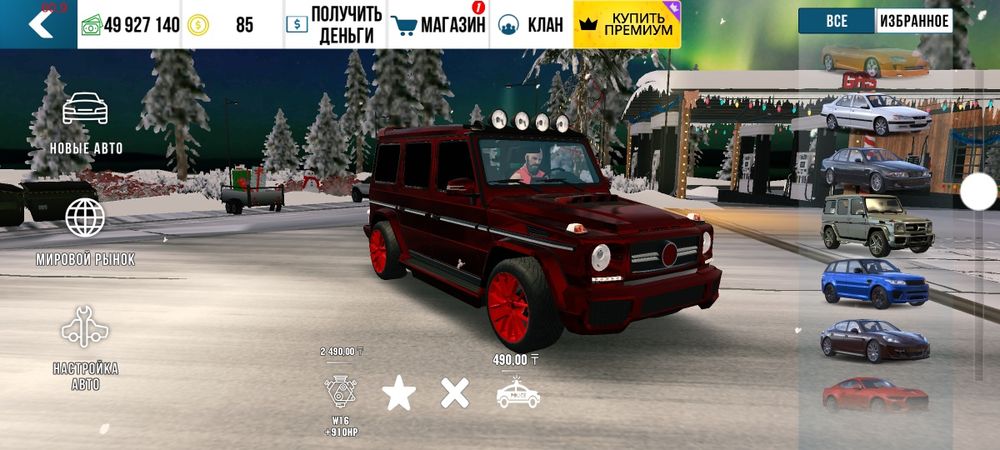
Task: Open the Магазин shop
Action: tap(438, 25)
